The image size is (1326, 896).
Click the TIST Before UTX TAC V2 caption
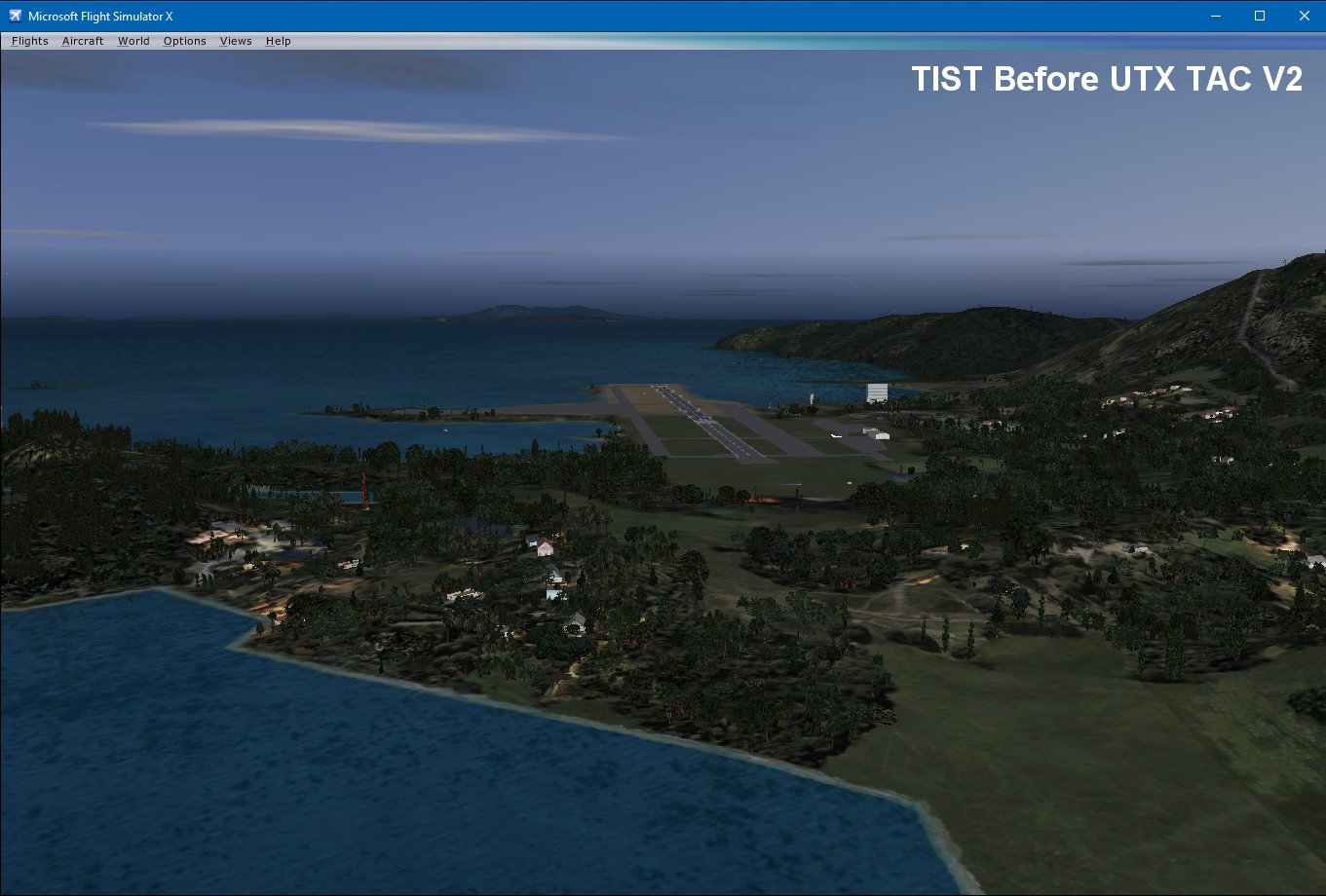click(x=1106, y=79)
